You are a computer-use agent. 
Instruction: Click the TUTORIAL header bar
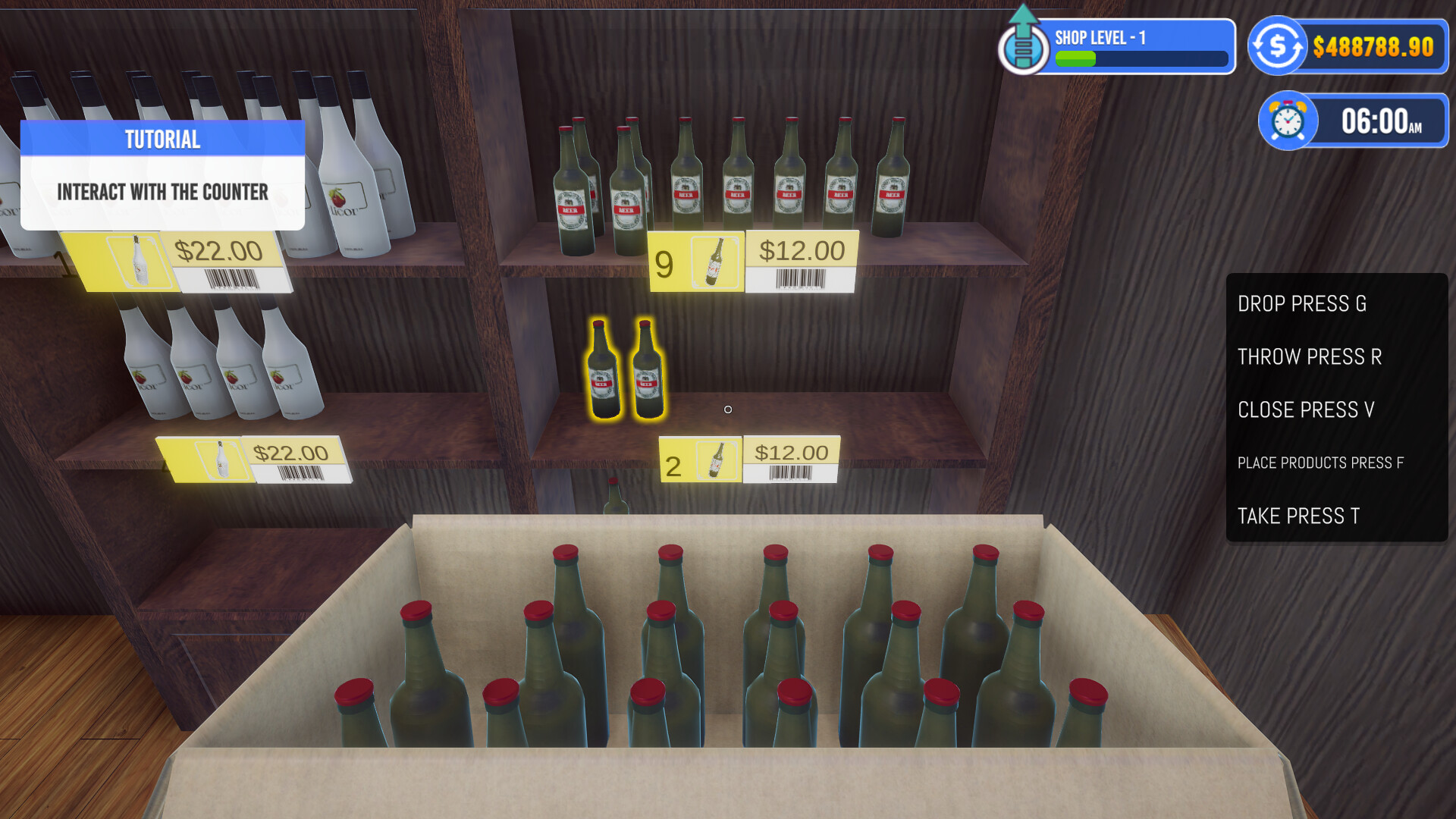point(162,140)
